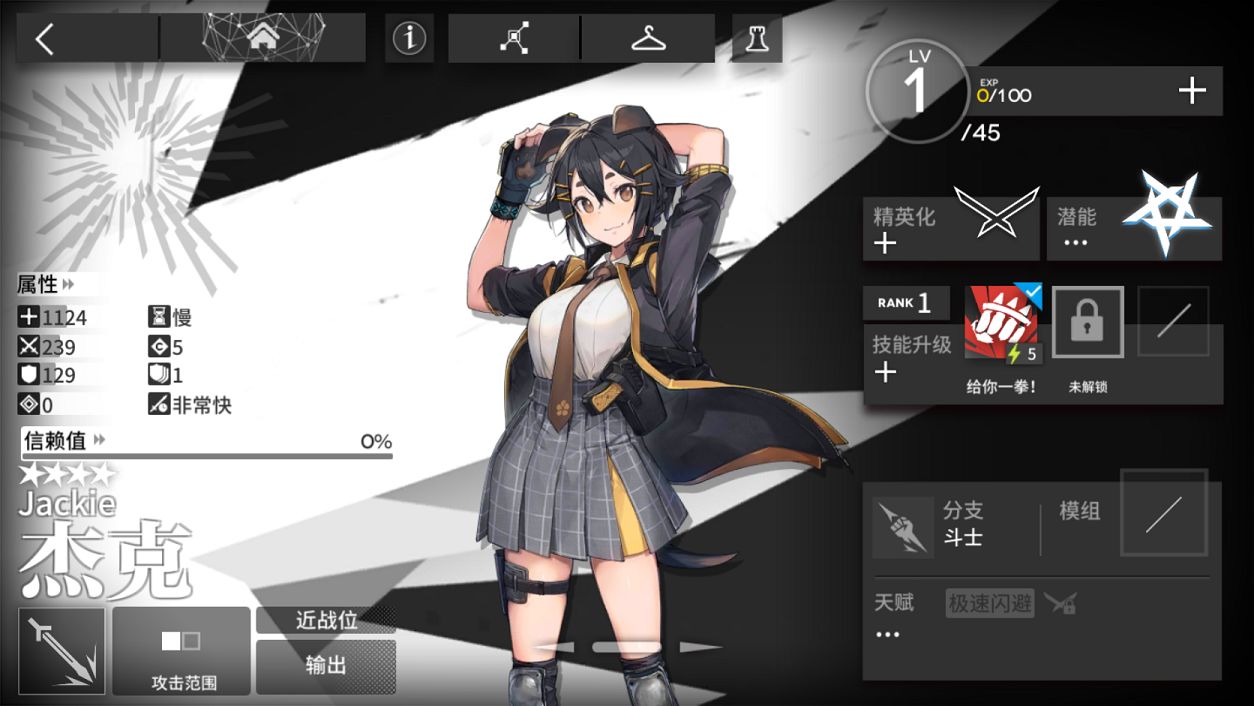The width and height of the screenshot is (1254, 706).
Task: Open the operator info page
Action: (409, 38)
